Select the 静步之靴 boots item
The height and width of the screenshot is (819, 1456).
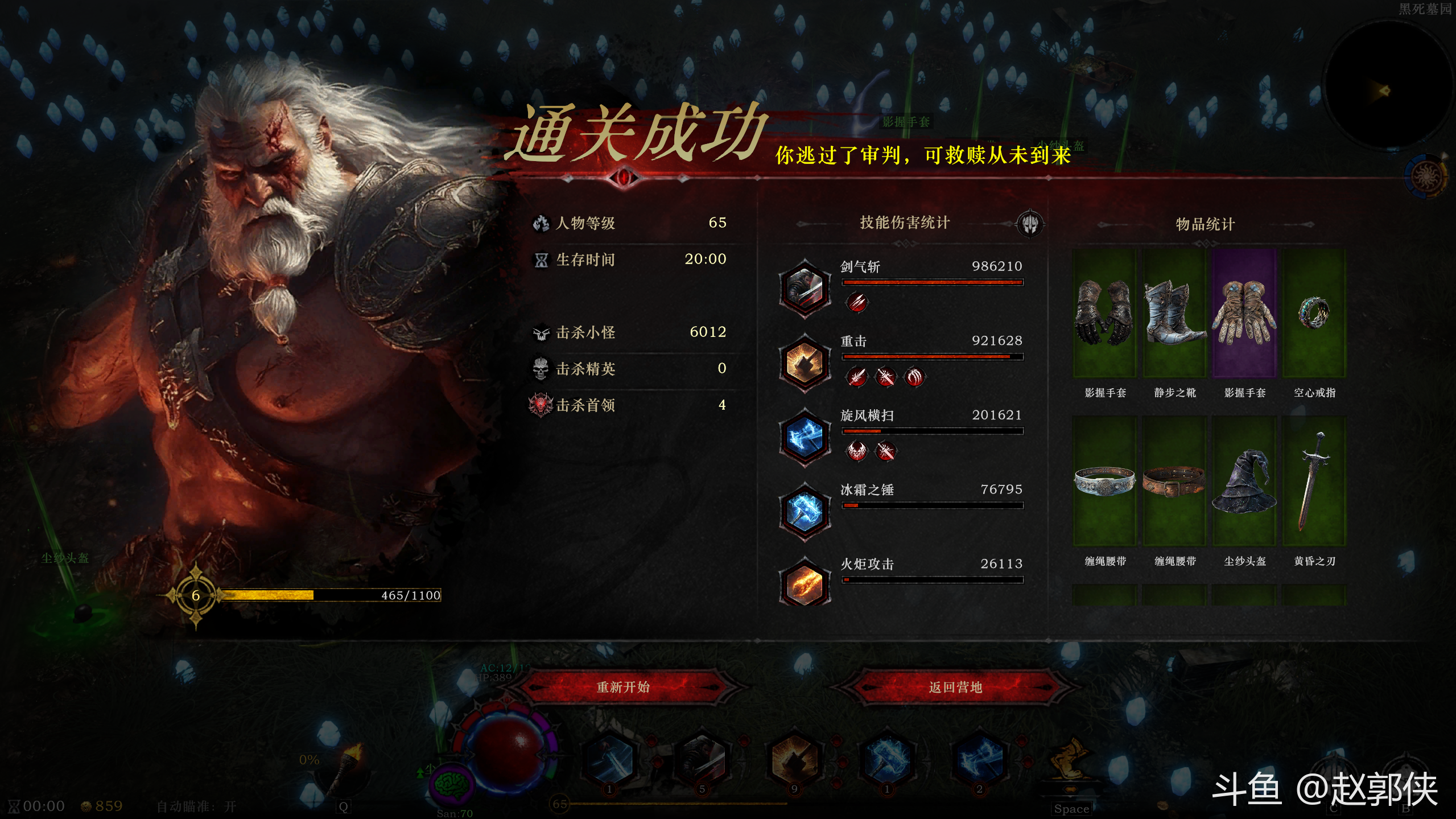point(1174,313)
